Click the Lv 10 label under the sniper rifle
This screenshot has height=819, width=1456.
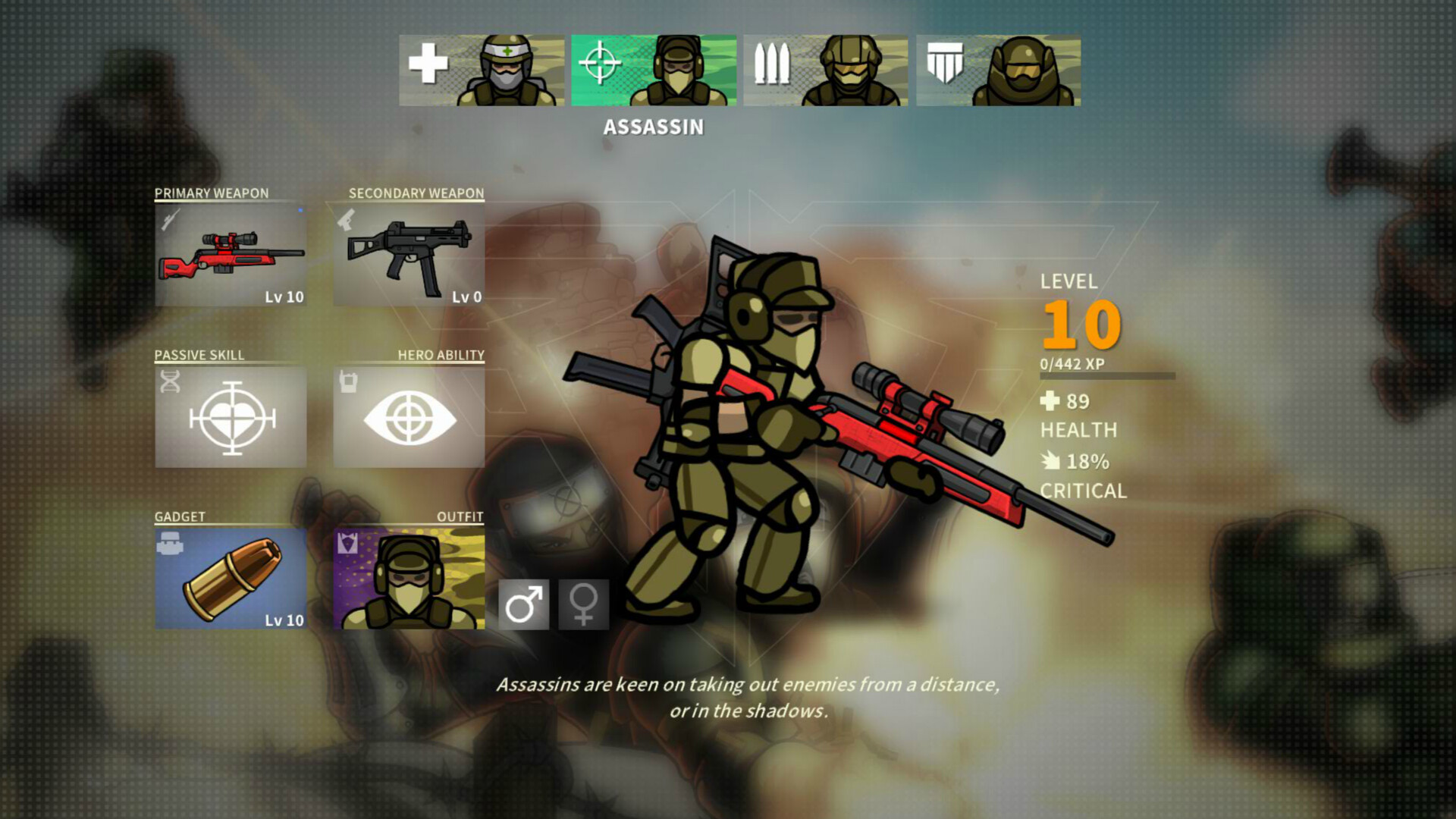(x=284, y=297)
